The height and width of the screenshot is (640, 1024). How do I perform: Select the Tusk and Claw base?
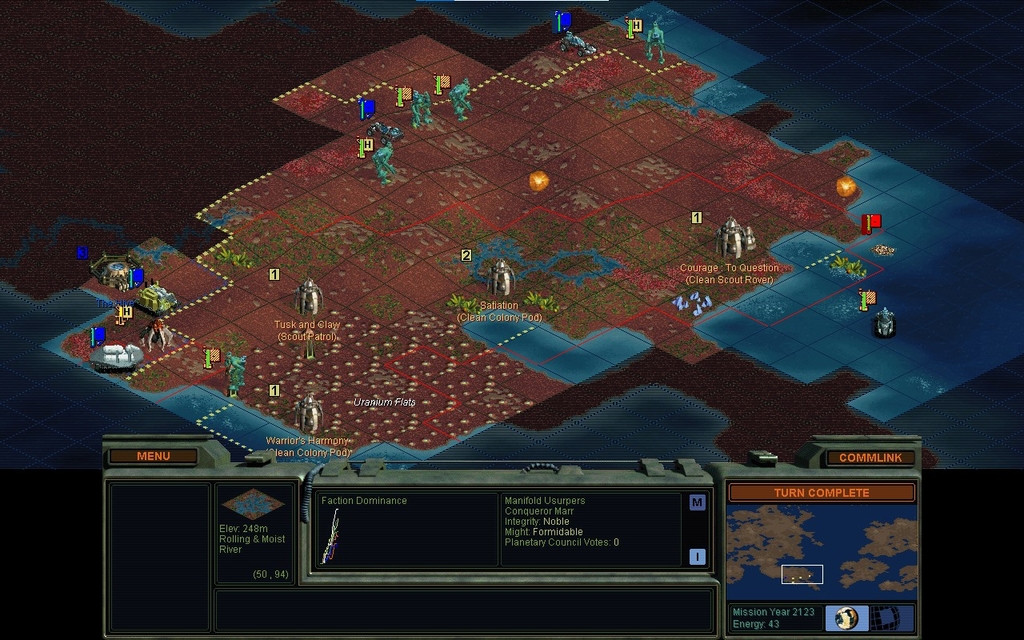tap(308, 296)
